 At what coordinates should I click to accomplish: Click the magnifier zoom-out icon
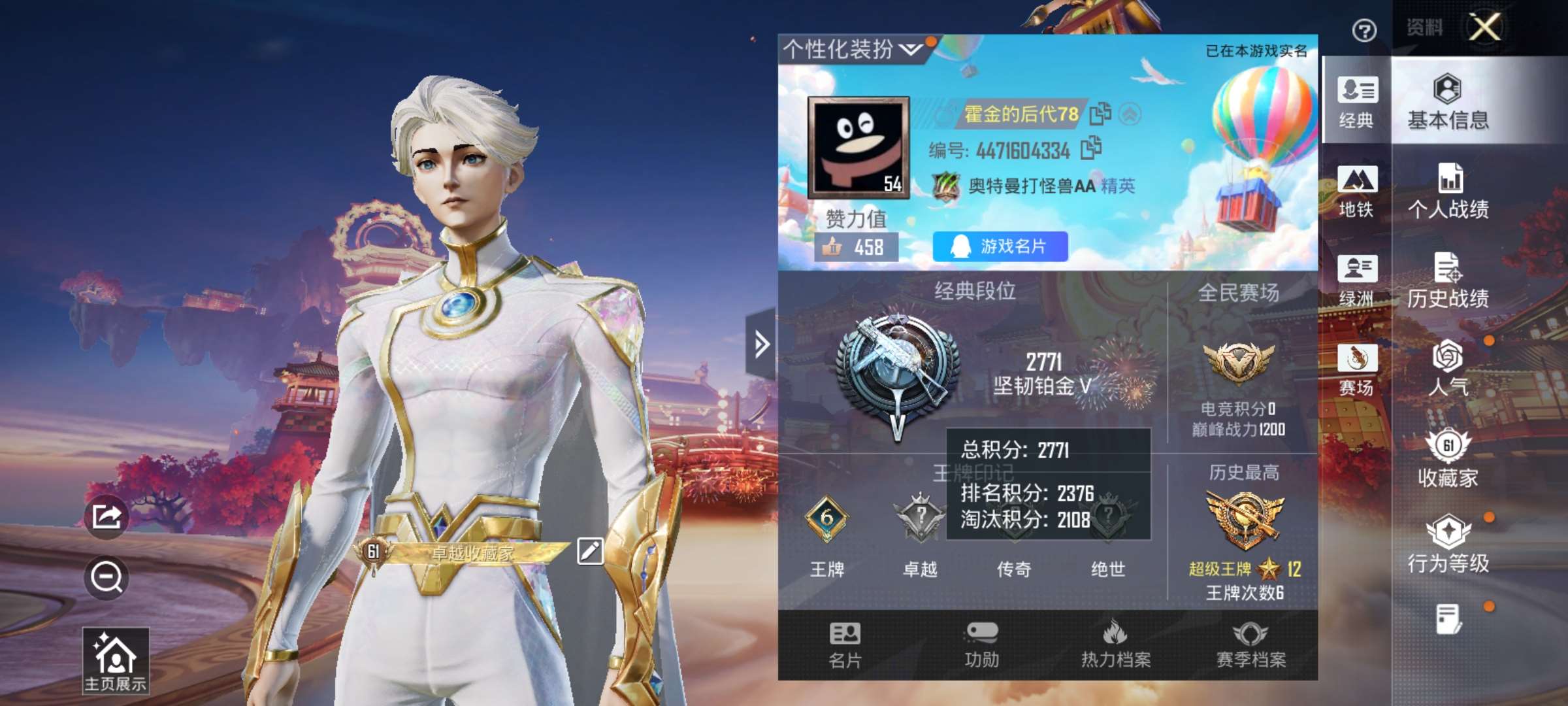pos(106,577)
